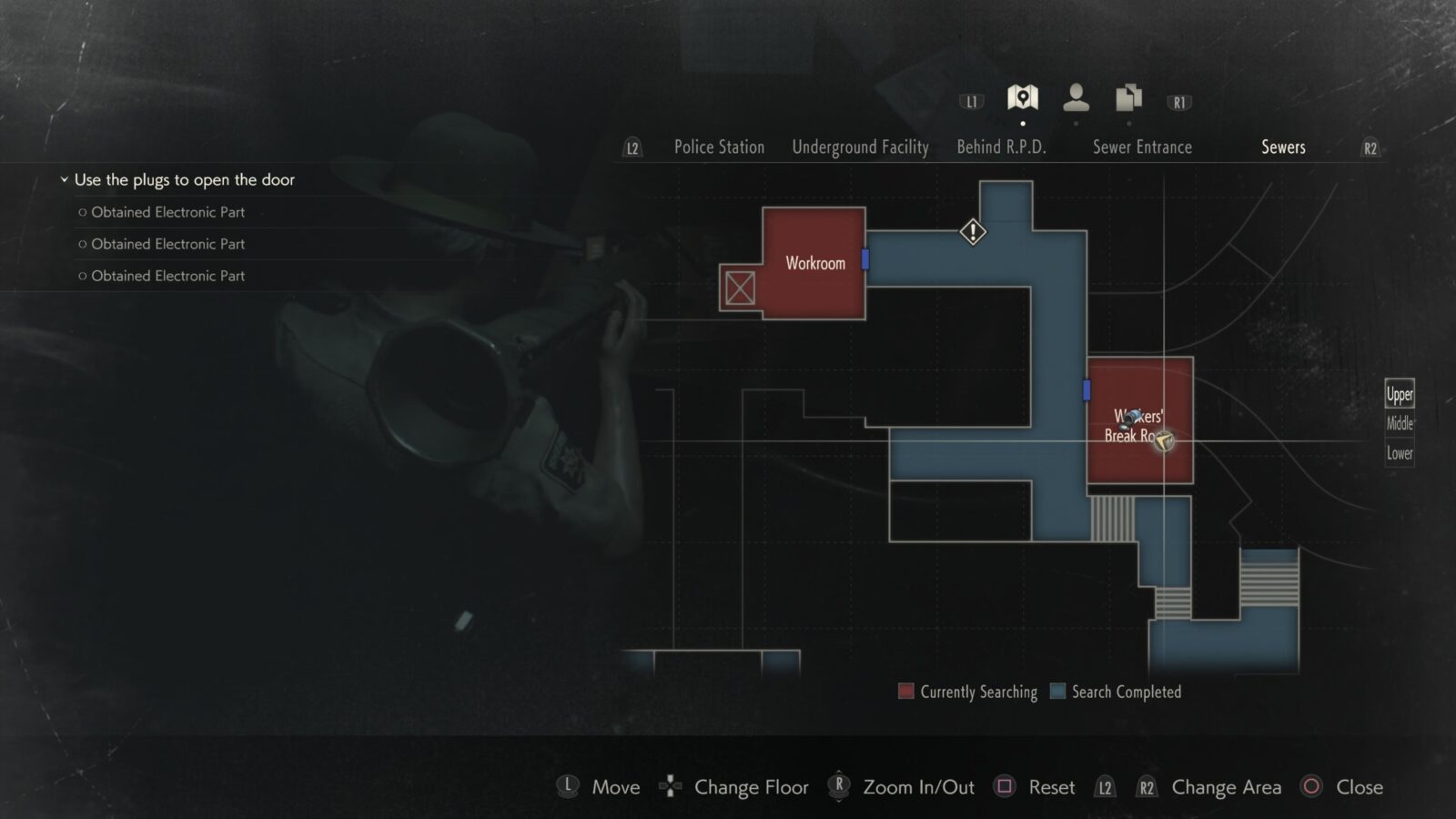Select the character status icon

[x=1077, y=97]
